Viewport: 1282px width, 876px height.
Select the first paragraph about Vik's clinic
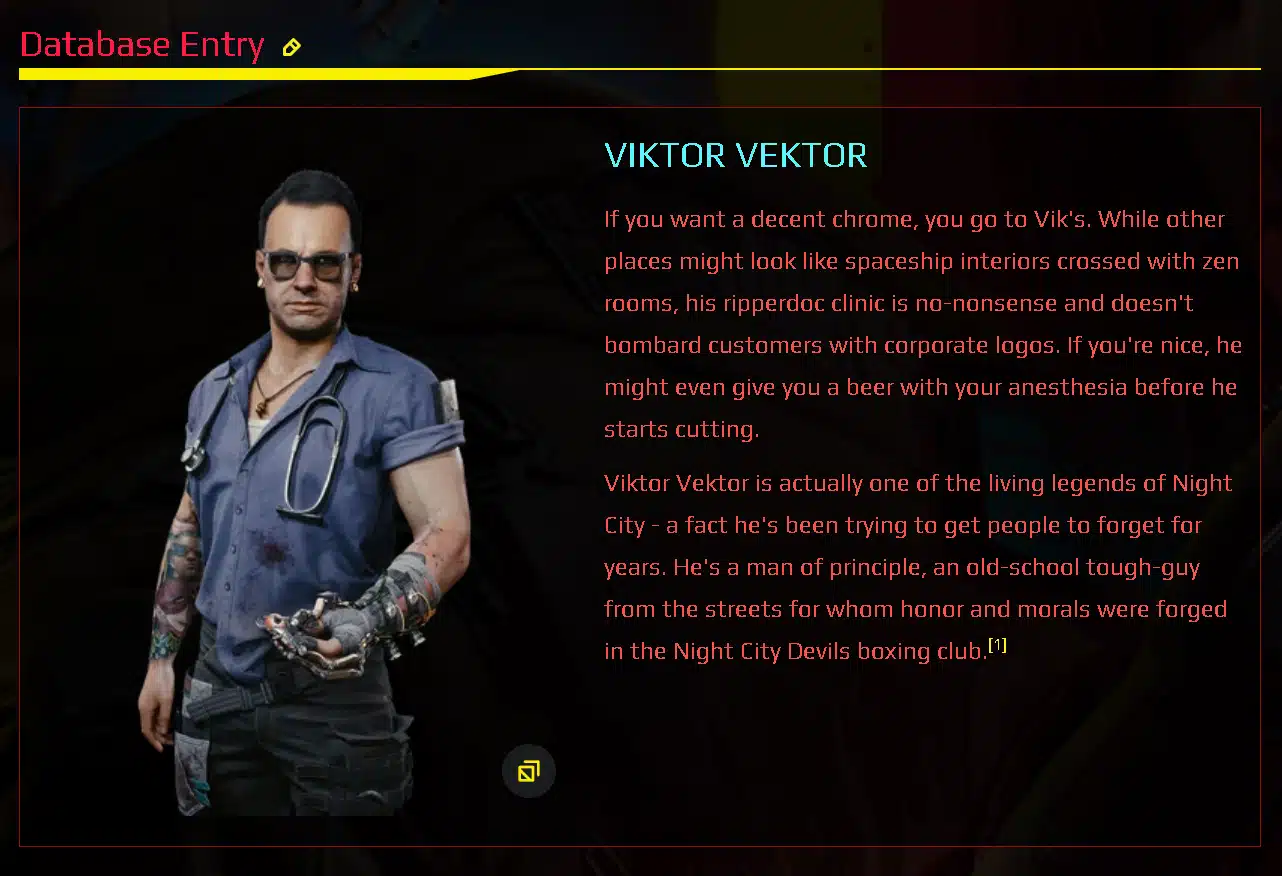click(x=920, y=322)
